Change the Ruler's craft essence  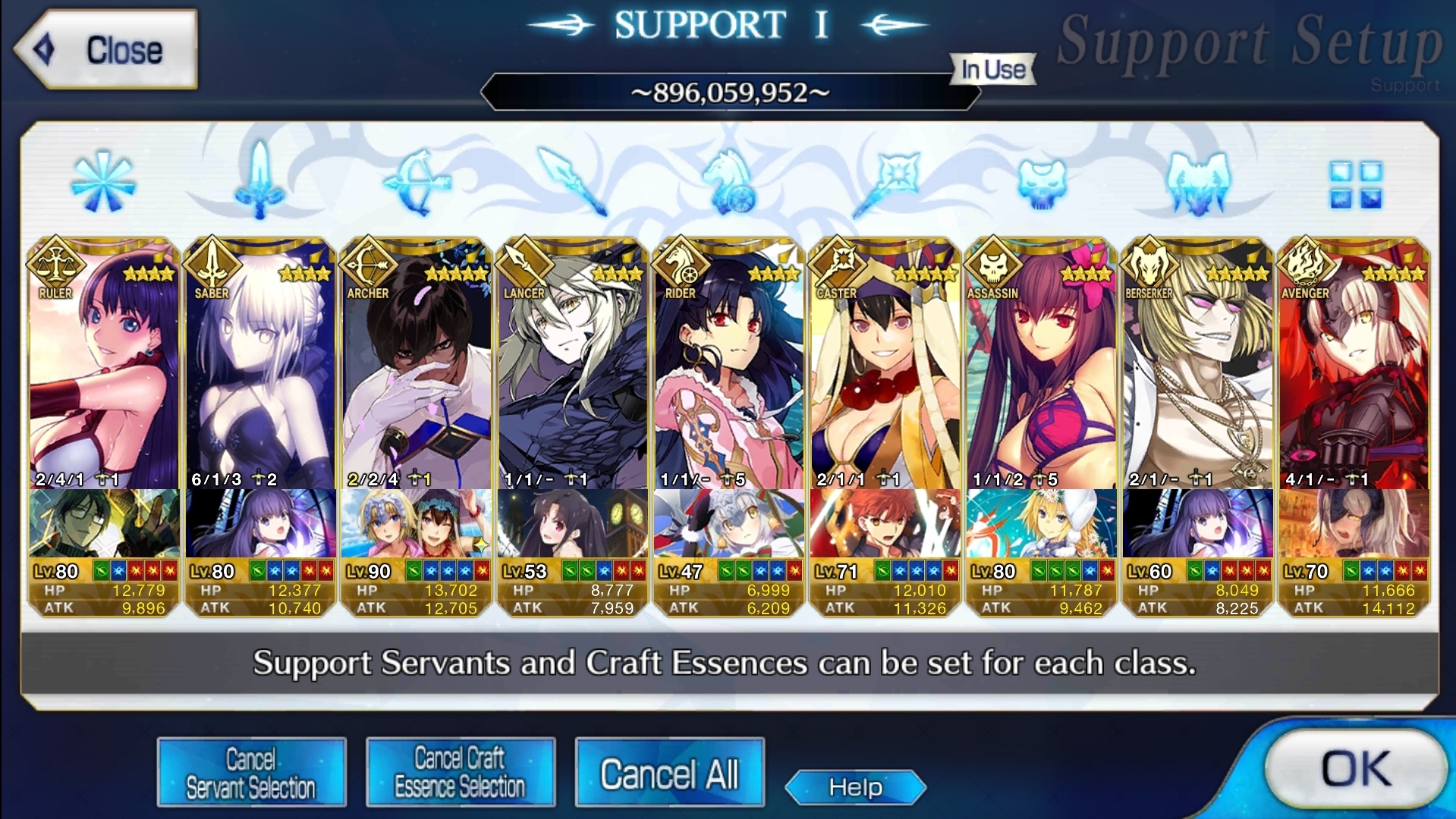click(104, 523)
